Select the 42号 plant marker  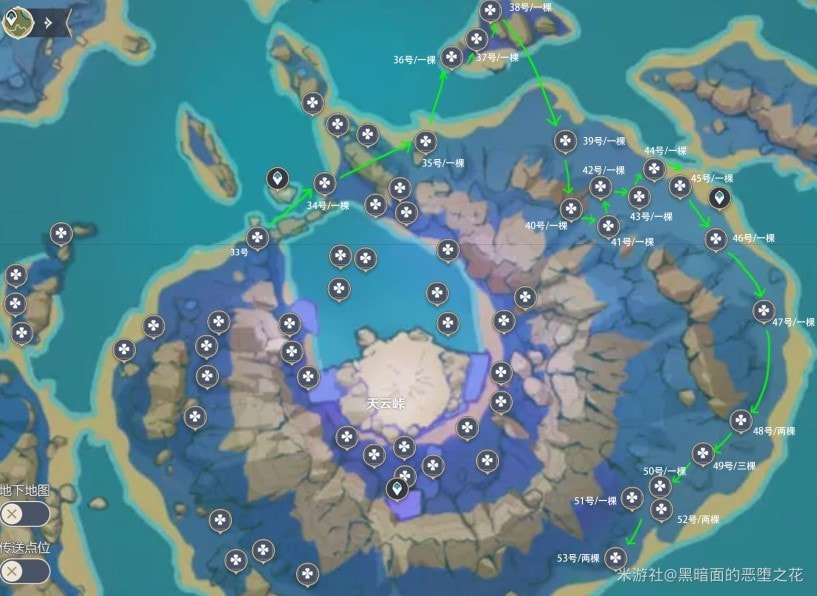pos(600,186)
